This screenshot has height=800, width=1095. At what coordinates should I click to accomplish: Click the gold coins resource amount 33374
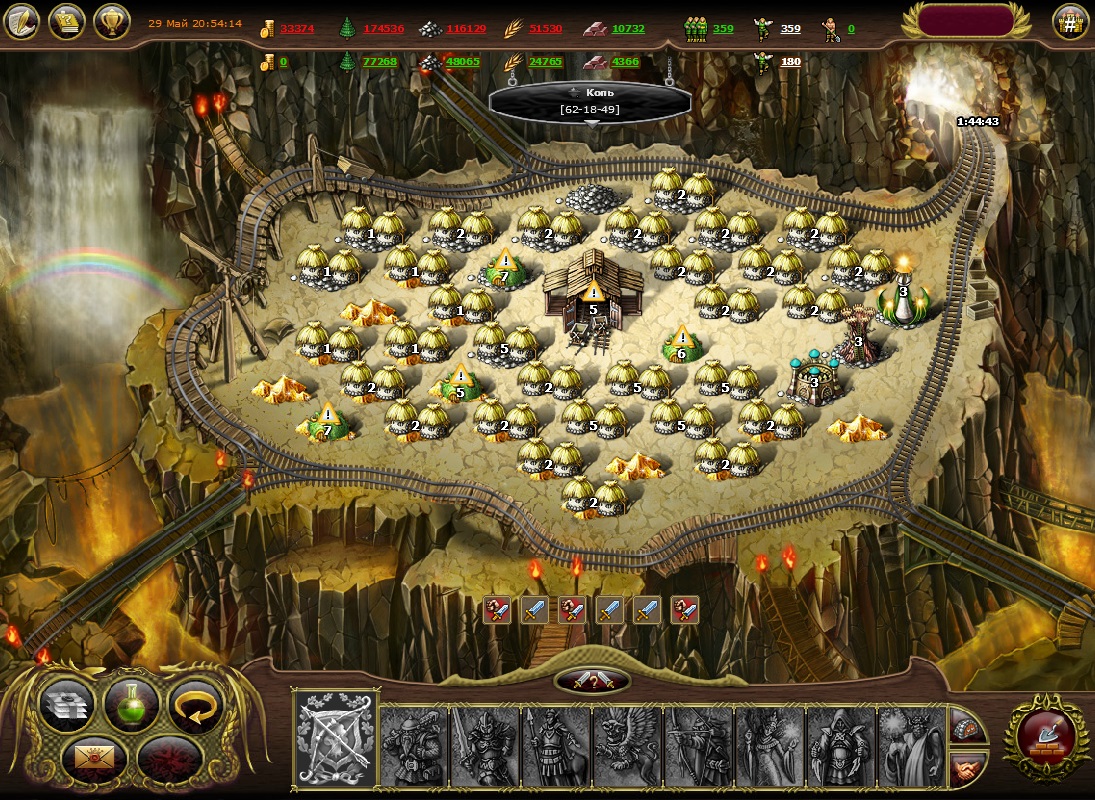(x=297, y=29)
